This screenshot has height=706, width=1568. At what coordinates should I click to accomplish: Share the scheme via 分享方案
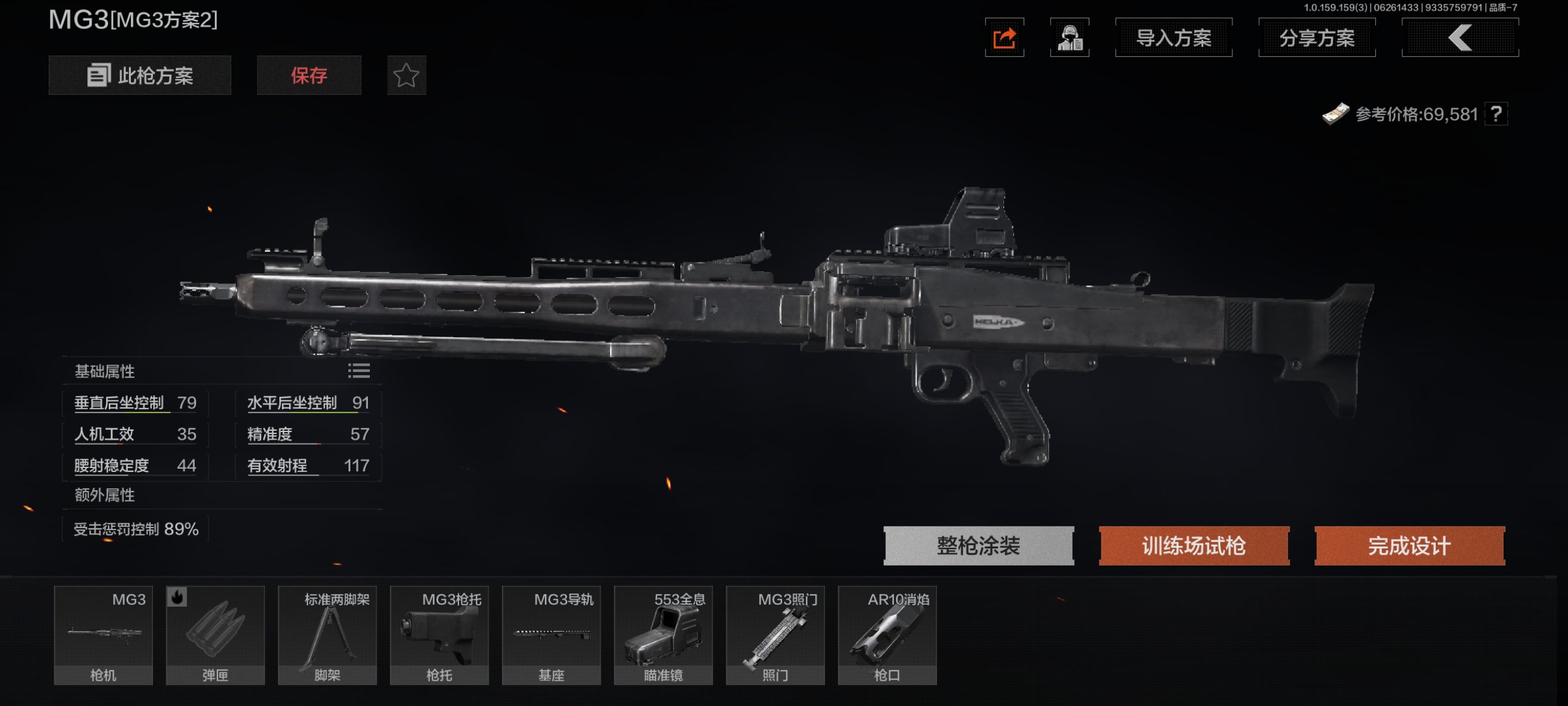[x=1317, y=38]
